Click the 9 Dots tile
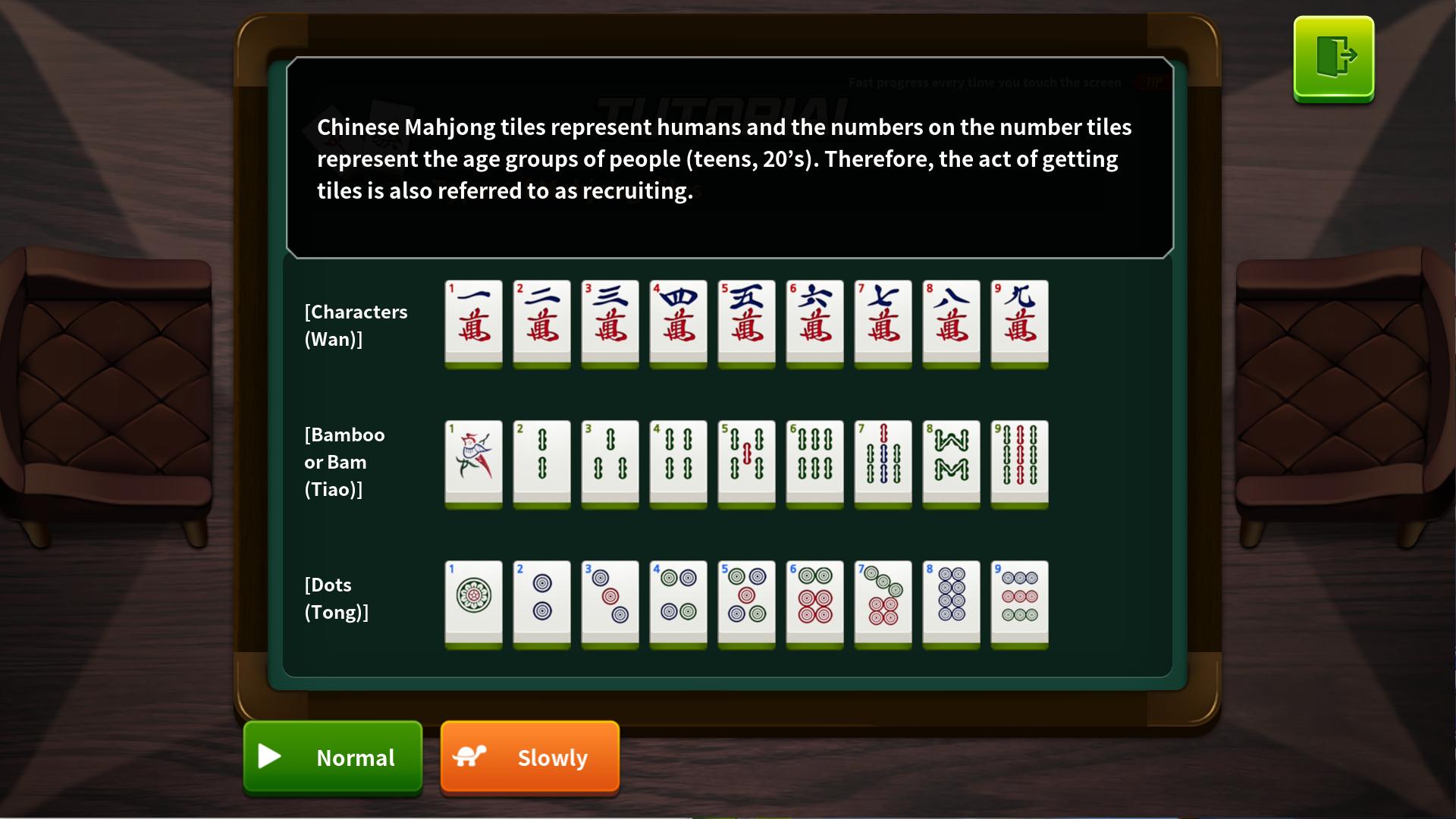This screenshot has width=1456, height=819. coord(1019,605)
